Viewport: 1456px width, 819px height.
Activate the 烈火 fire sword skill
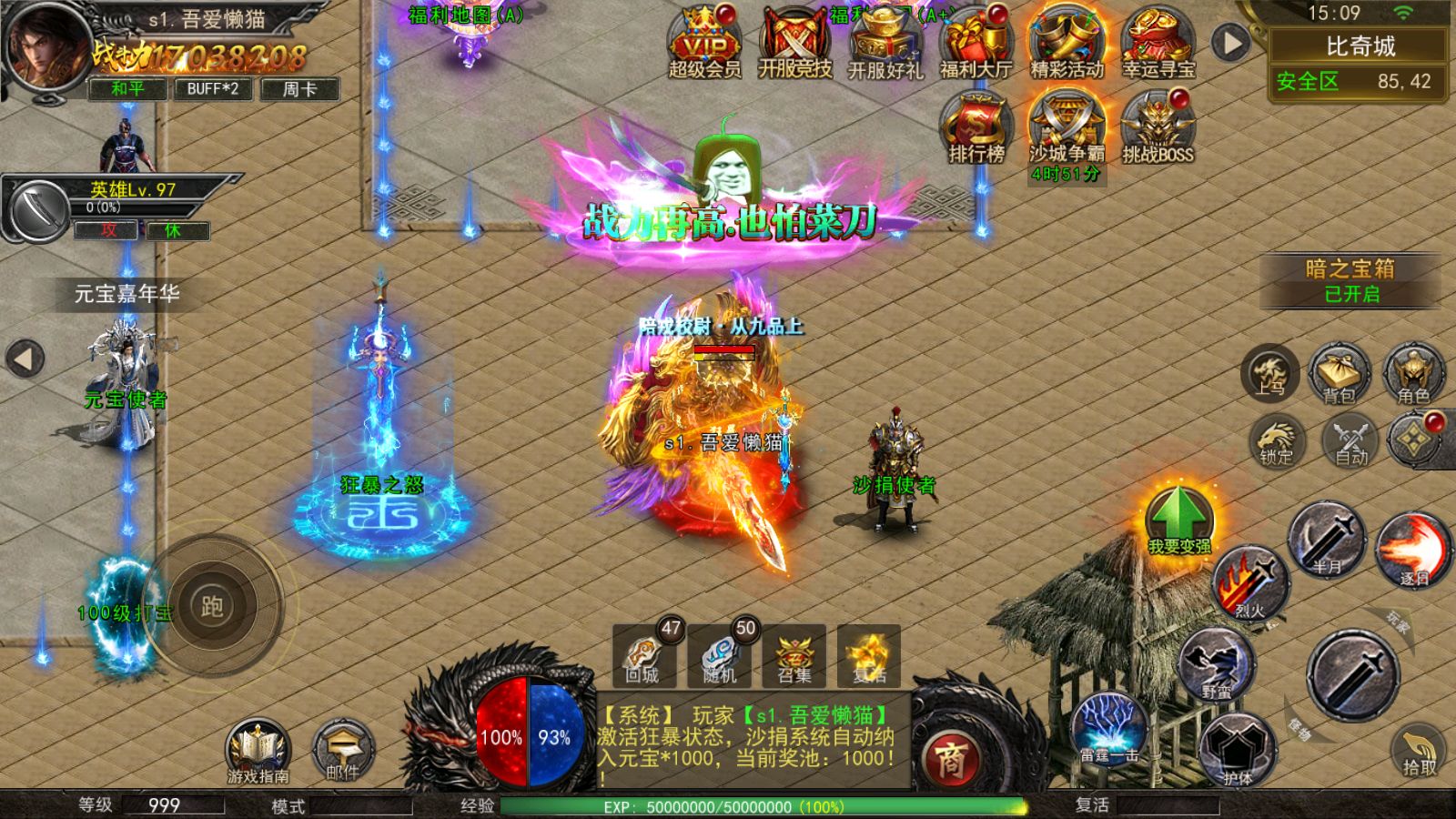tap(1251, 582)
